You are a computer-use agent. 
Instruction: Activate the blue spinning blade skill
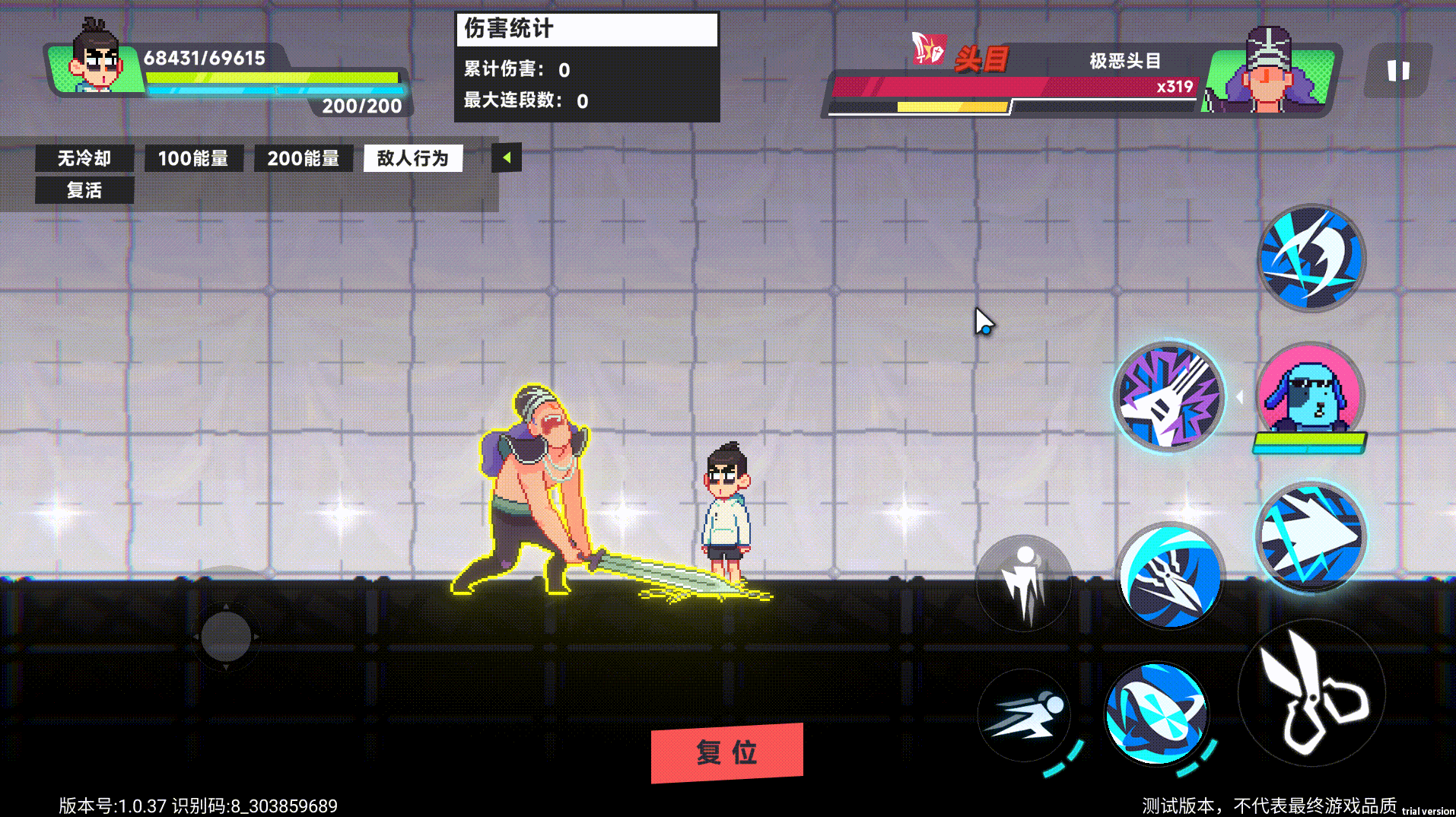1170,576
